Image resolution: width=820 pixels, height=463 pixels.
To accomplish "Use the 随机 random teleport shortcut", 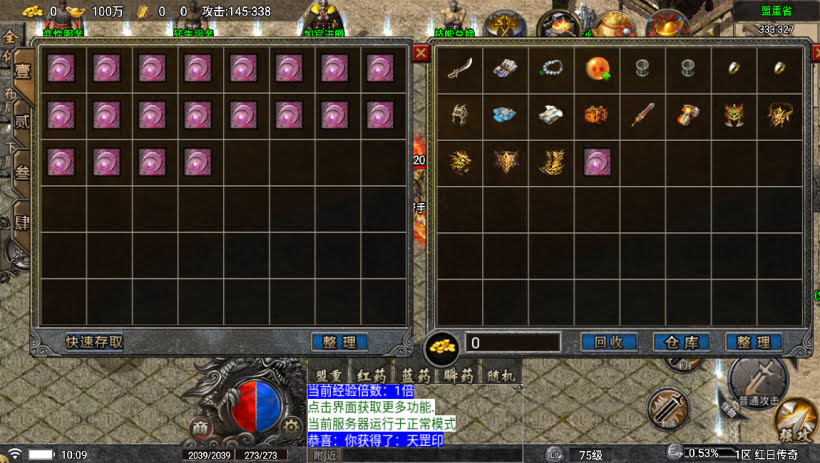I will click(501, 377).
